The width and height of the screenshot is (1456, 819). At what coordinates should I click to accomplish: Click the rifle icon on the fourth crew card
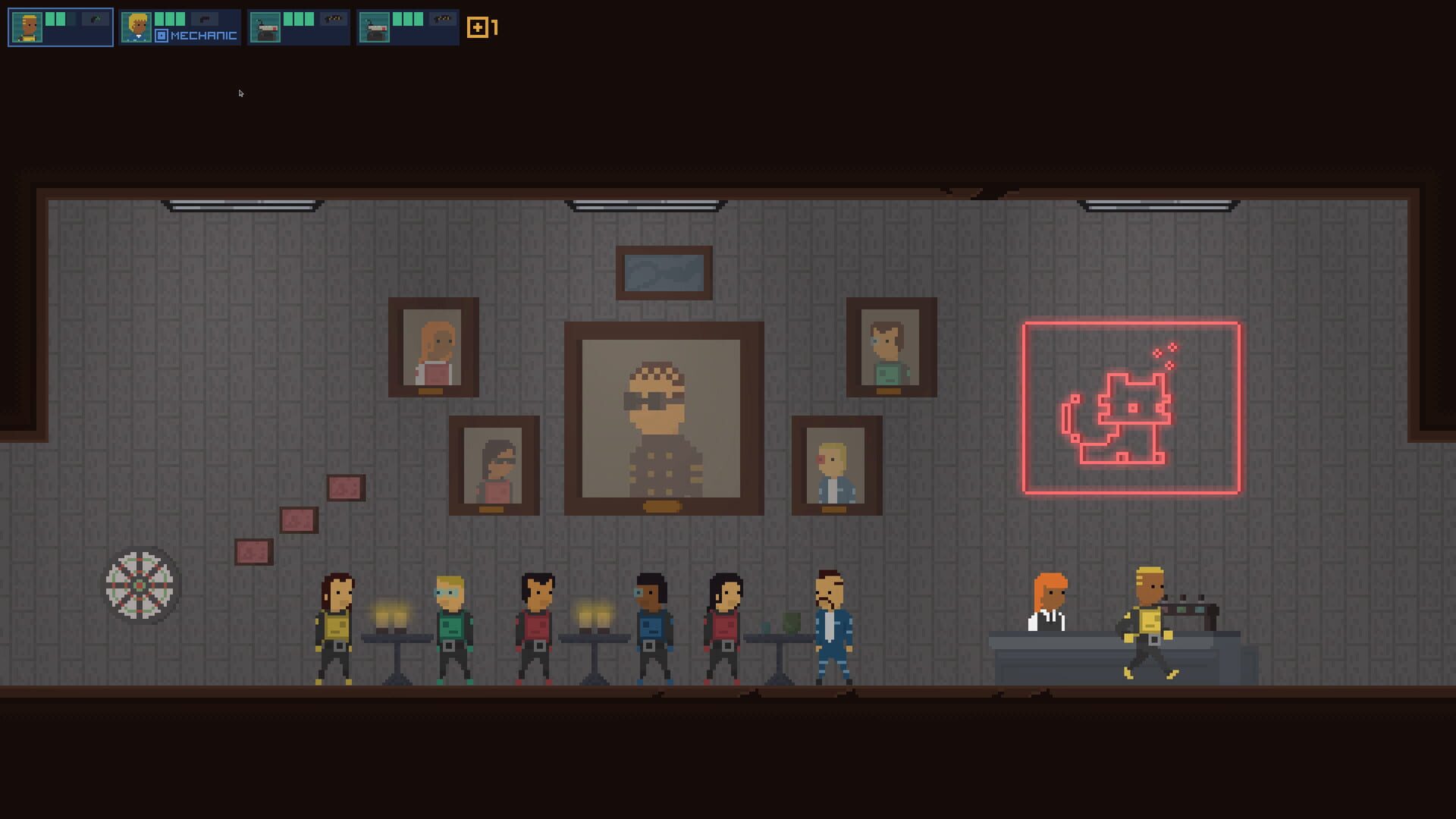[441, 20]
